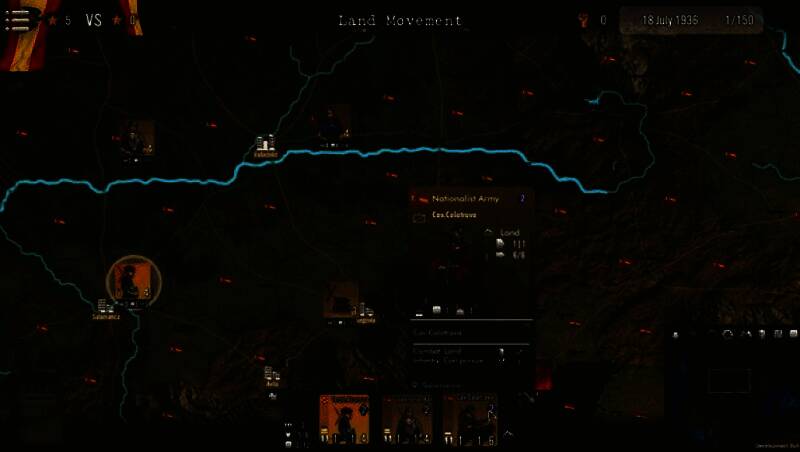Pick the rightmost unit card in the tray
The image size is (800, 452).
(x=470, y=419)
